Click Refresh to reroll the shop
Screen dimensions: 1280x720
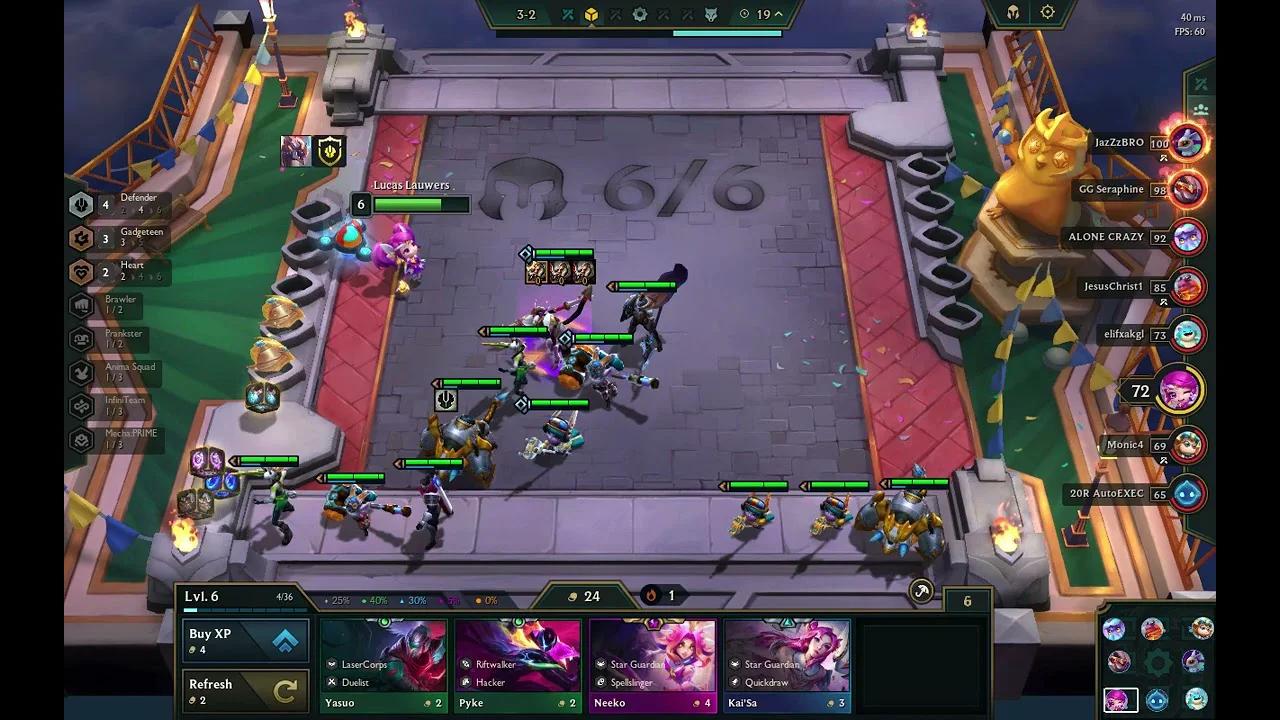tap(245, 688)
